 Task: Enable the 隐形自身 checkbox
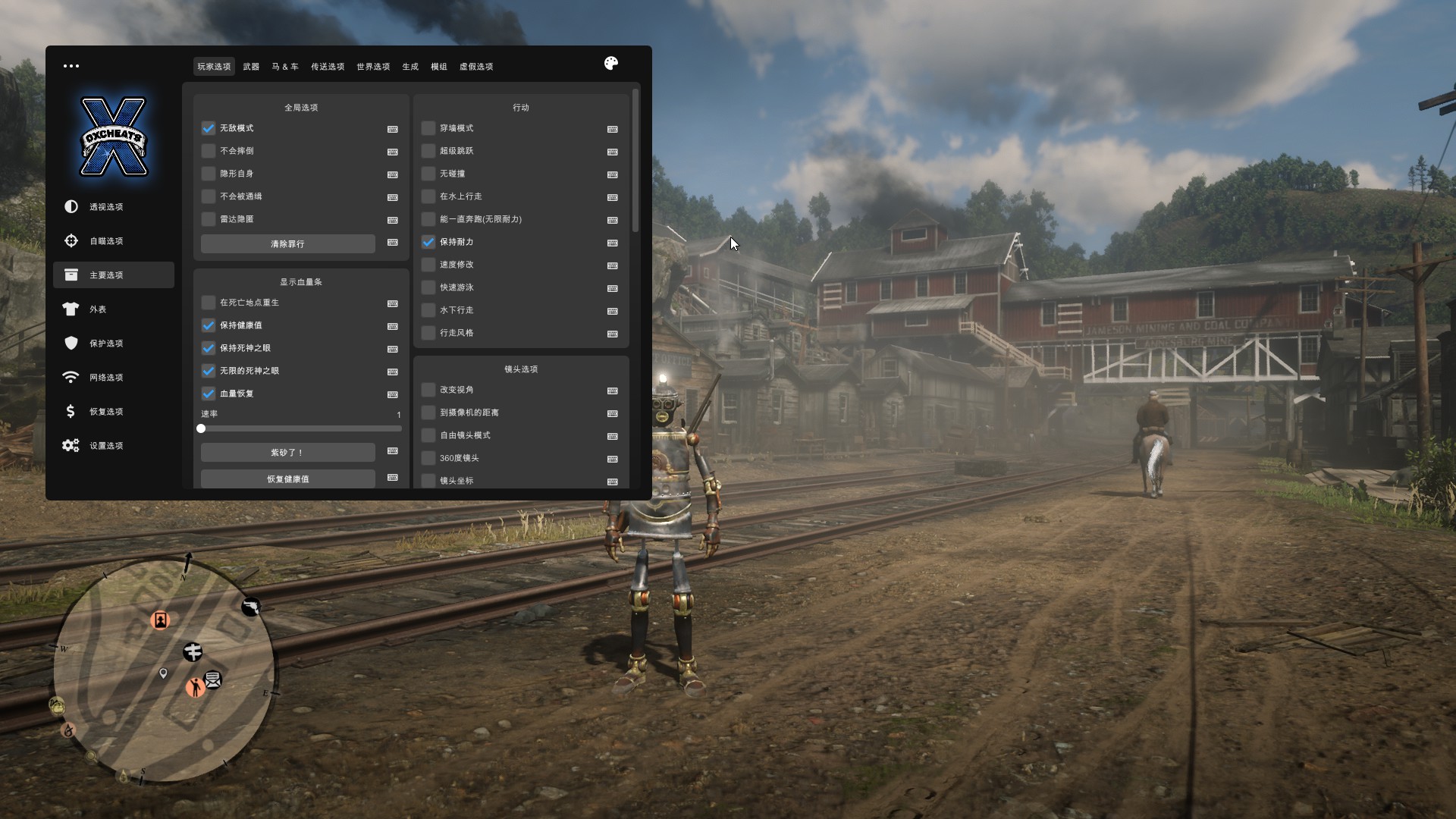tap(209, 174)
